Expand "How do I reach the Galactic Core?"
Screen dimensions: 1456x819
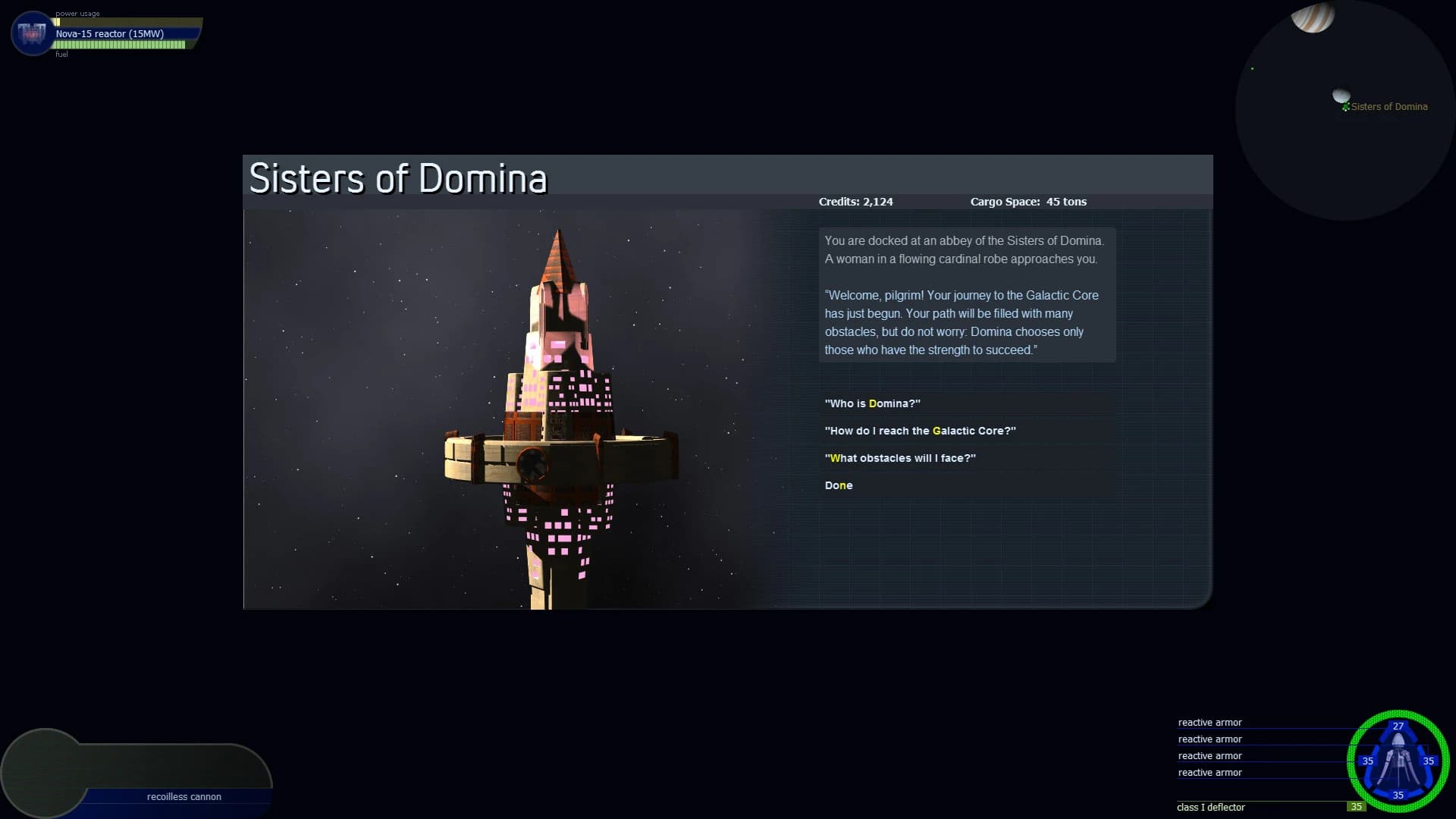920,431
